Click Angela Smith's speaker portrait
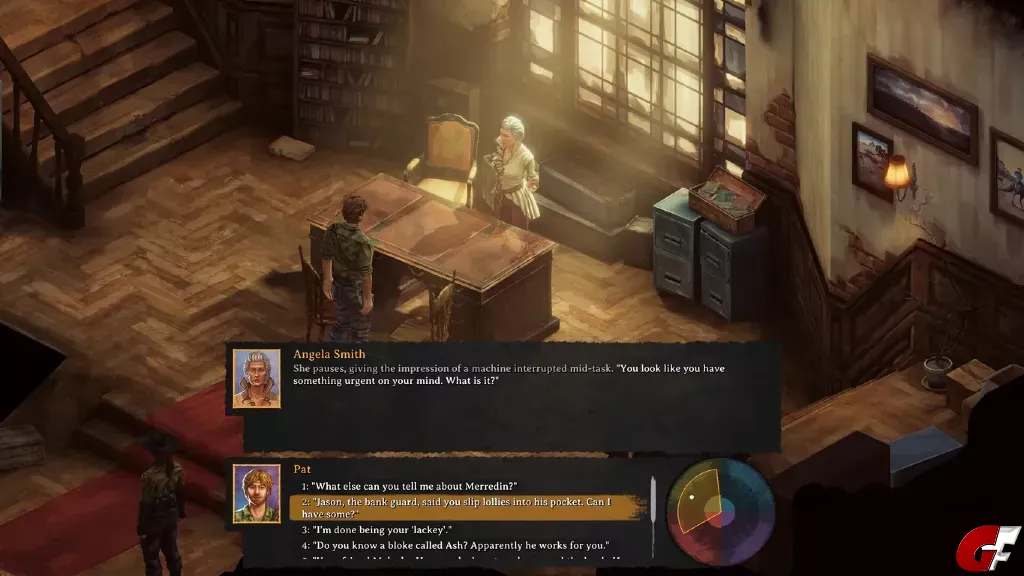Image resolution: width=1024 pixels, height=576 pixels. 257,377
